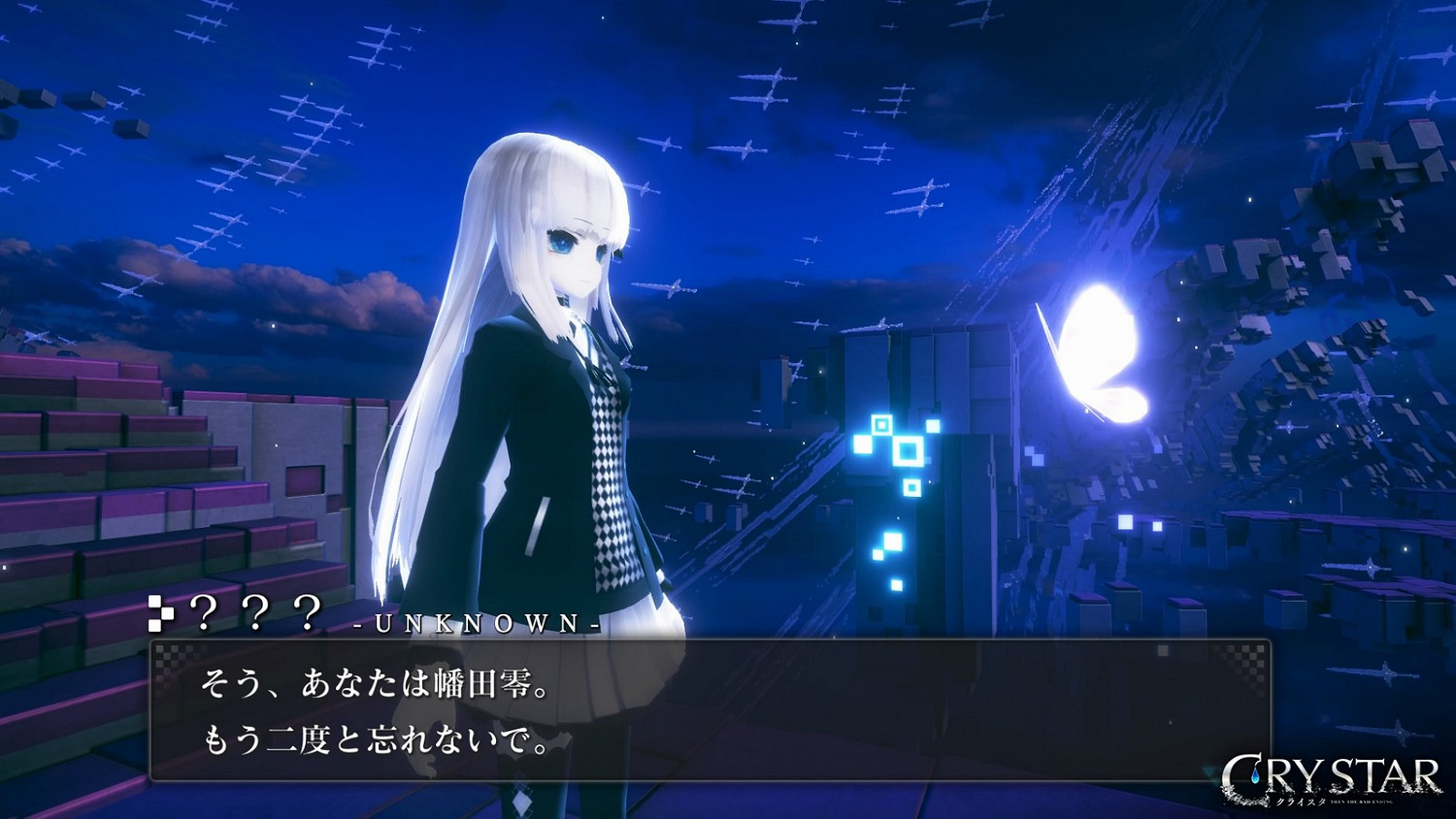Click the THEN THE BAD ENDING label
The width and height of the screenshot is (1456, 819).
(x=1361, y=802)
